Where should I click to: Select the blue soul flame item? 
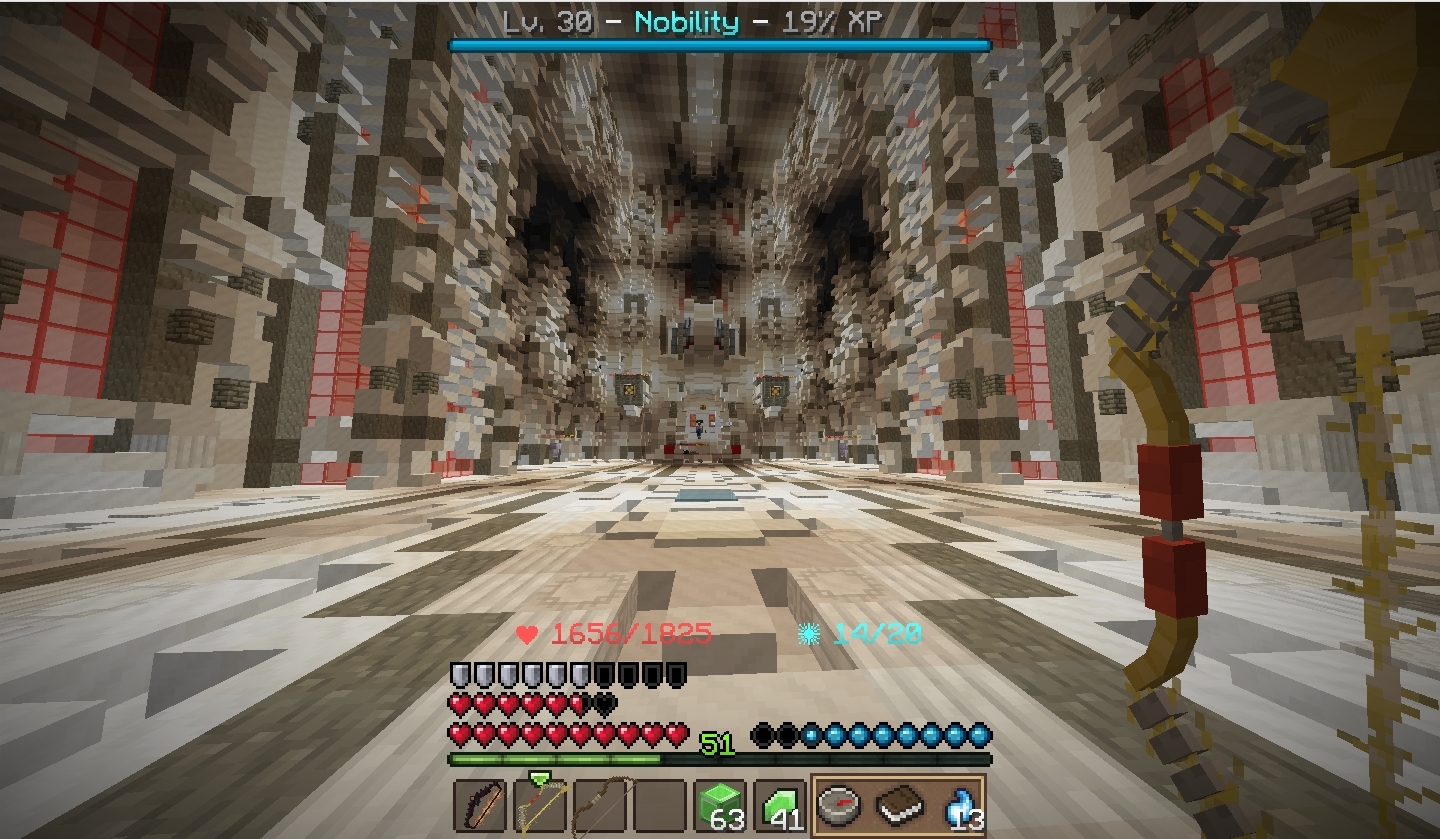958,805
